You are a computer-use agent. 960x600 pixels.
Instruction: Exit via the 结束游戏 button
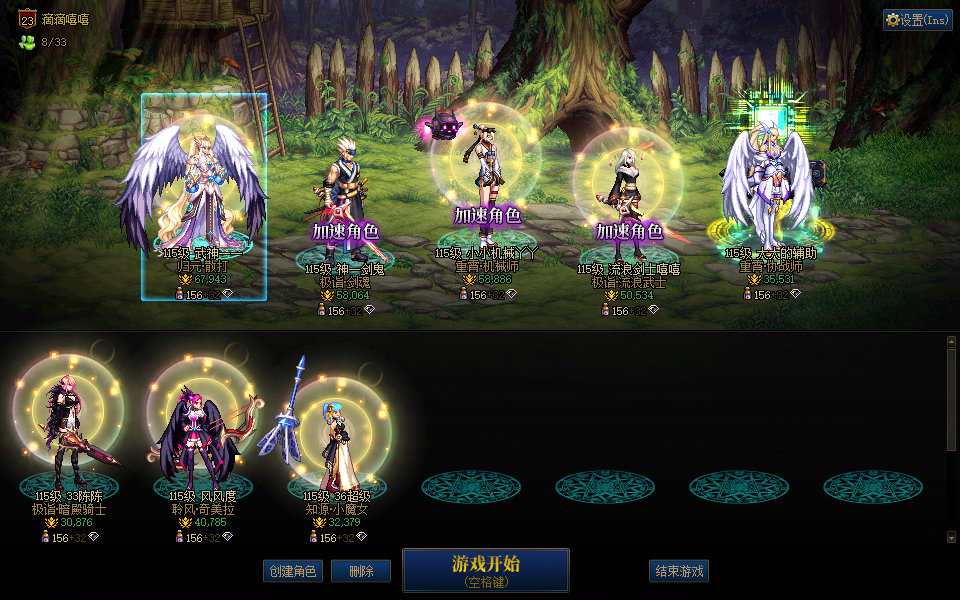pos(679,571)
